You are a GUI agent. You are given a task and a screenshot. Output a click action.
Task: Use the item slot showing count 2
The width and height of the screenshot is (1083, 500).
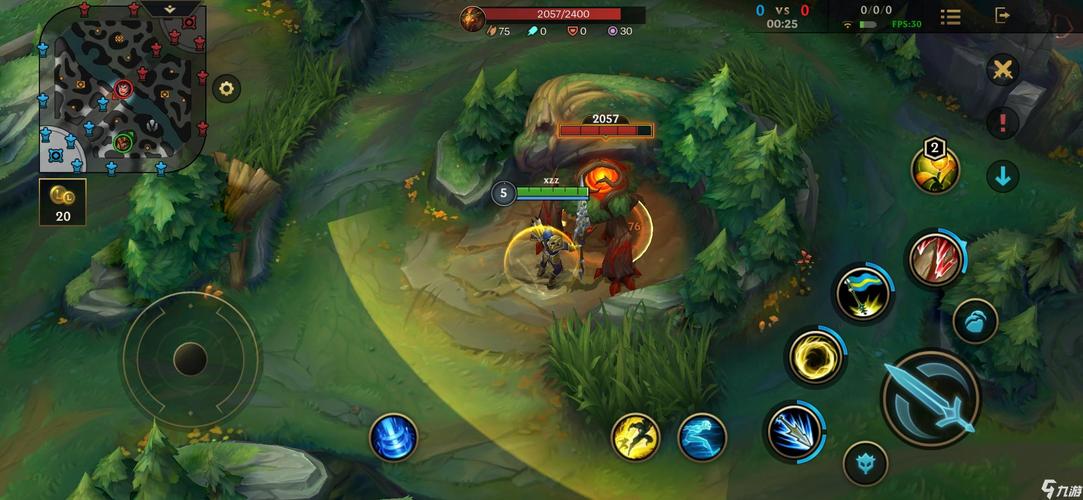tap(935, 168)
